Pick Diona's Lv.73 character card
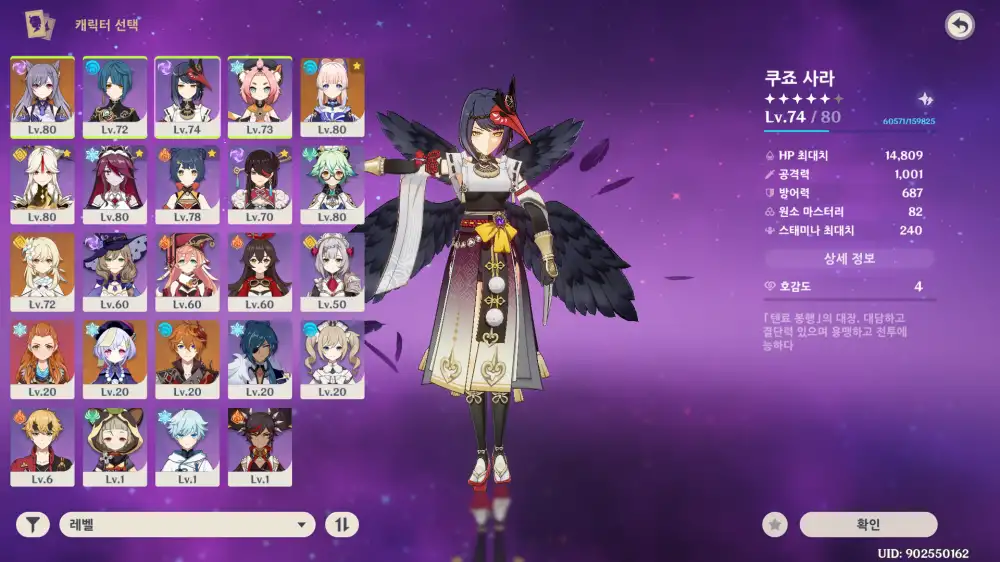Screen dimensions: 1000x562 pyautogui.click(x=260, y=95)
